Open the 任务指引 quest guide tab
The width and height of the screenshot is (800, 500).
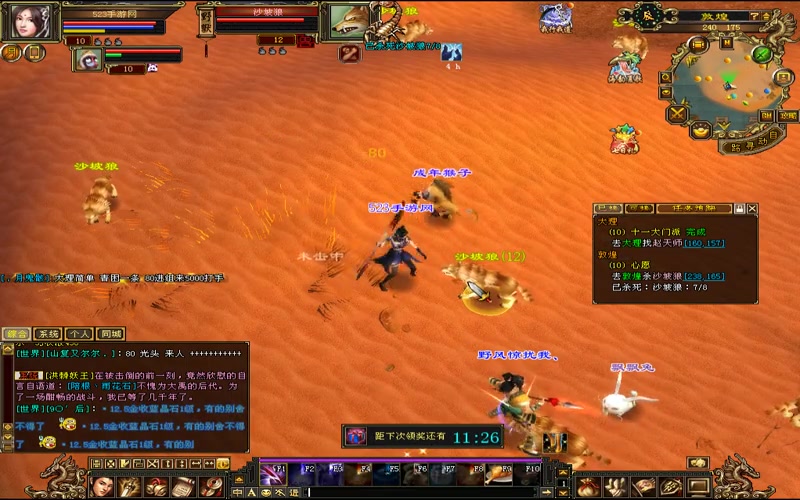coord(706,209)
